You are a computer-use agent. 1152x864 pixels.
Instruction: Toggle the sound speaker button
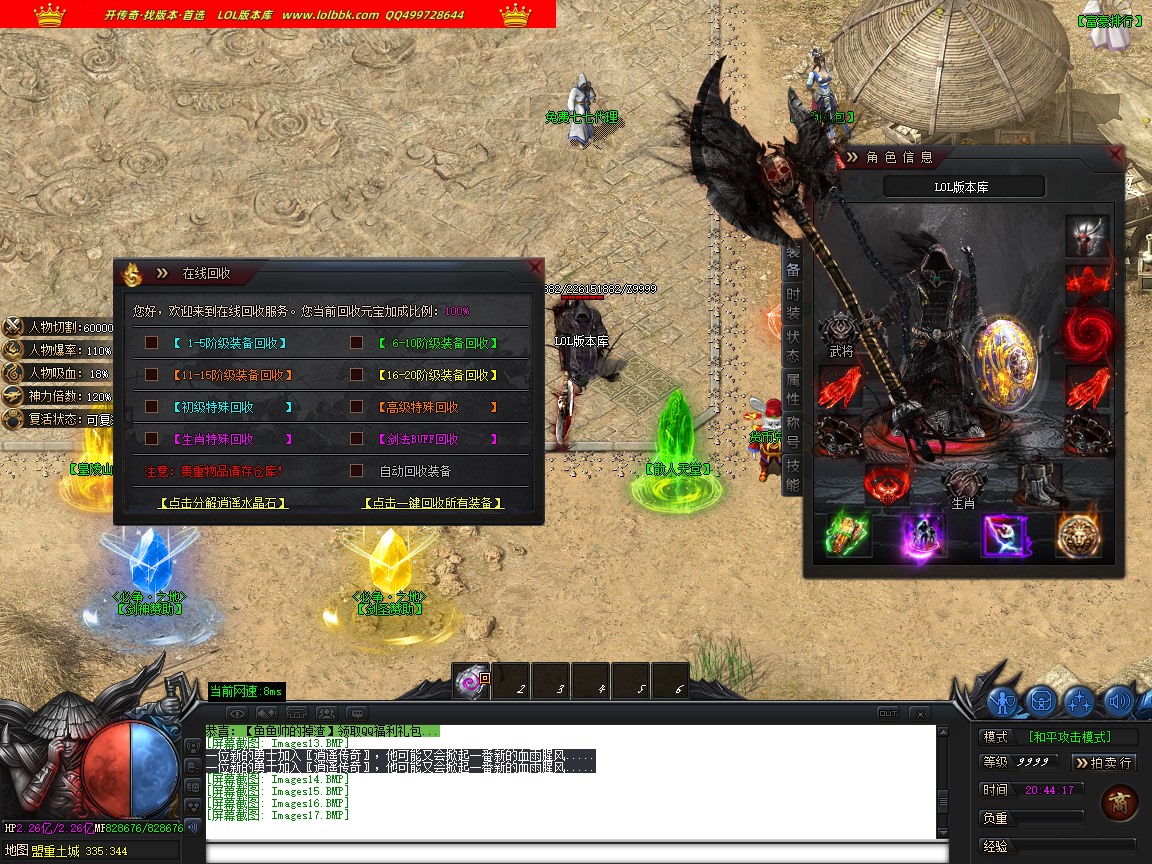click(1119, 701)
